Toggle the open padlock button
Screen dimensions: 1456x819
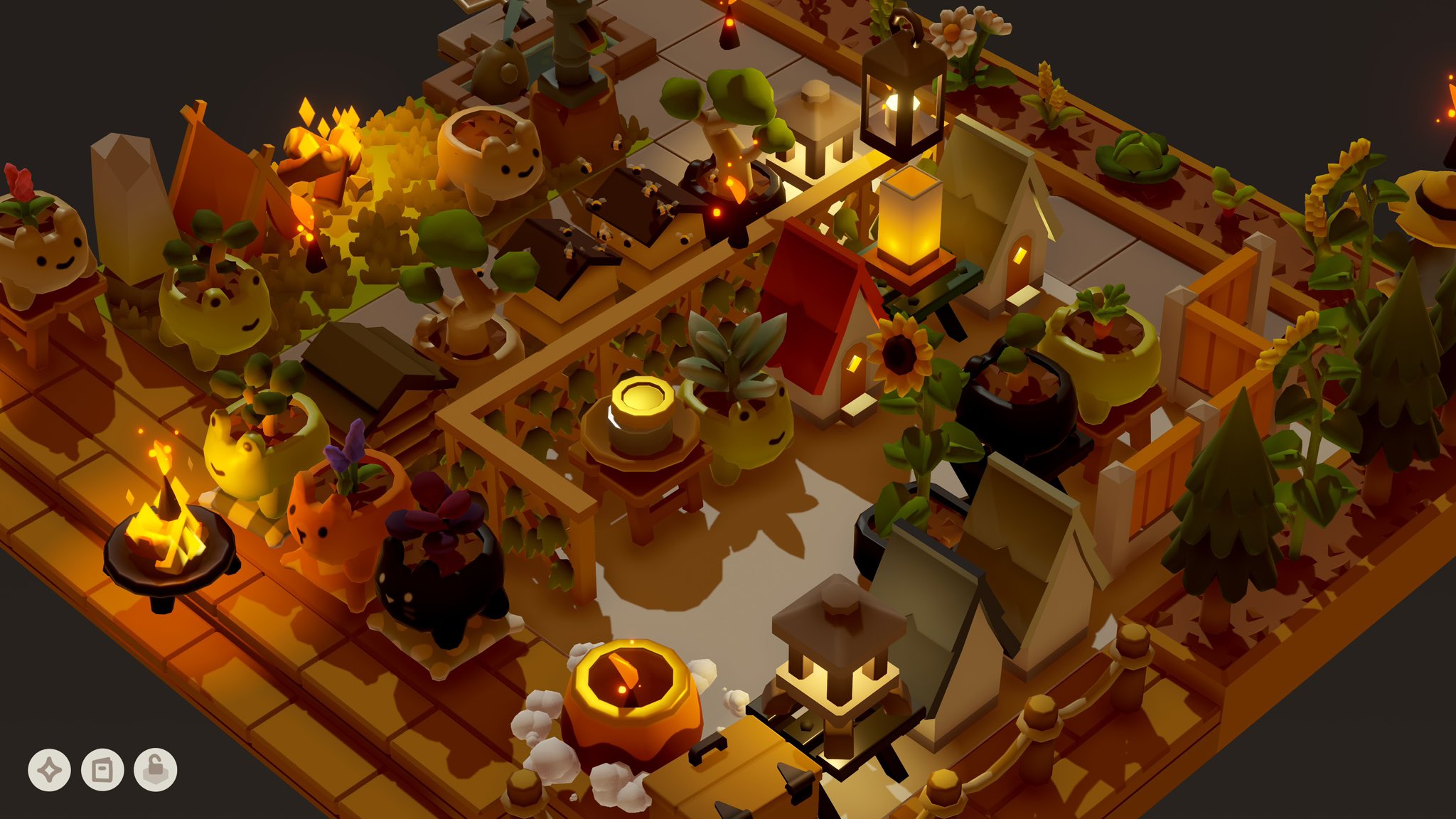[156, 770]
